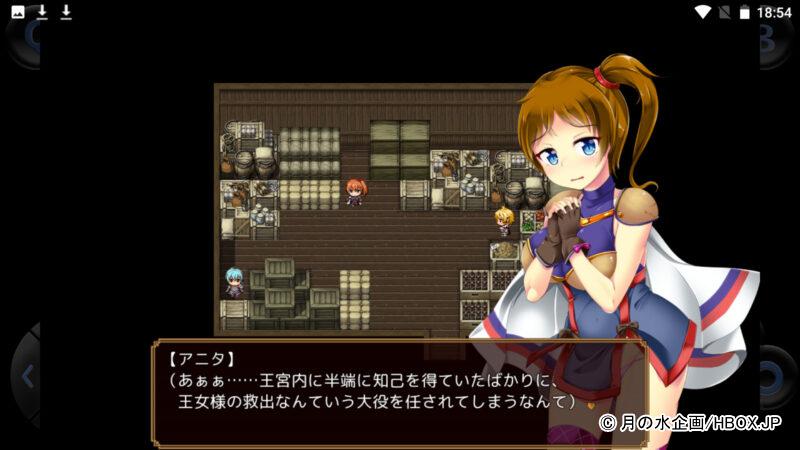Tap the left arrow pad button
The width and height of the screenshot is (800, 450).
(x=24, y=377)
